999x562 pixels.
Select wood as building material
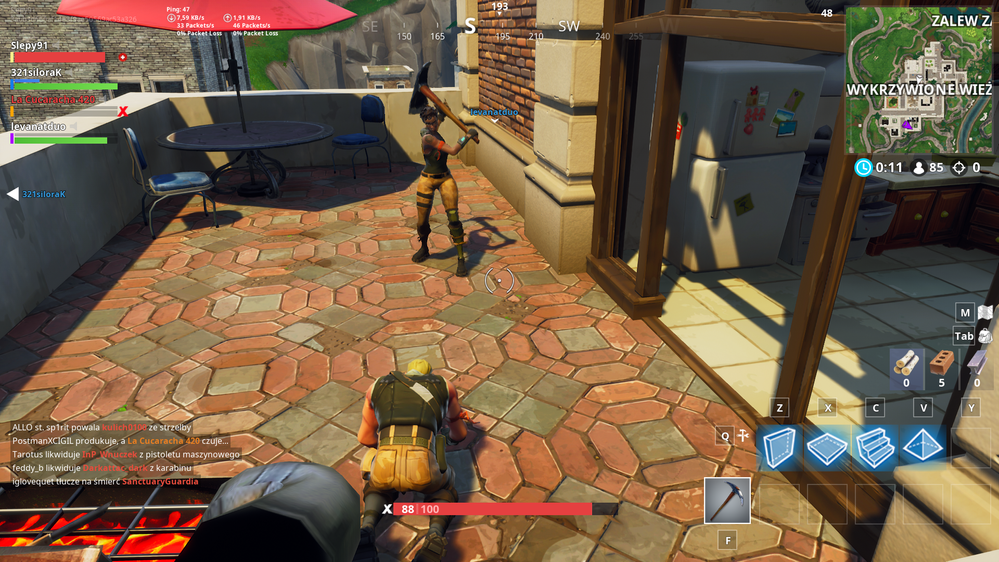click(906, 363)
